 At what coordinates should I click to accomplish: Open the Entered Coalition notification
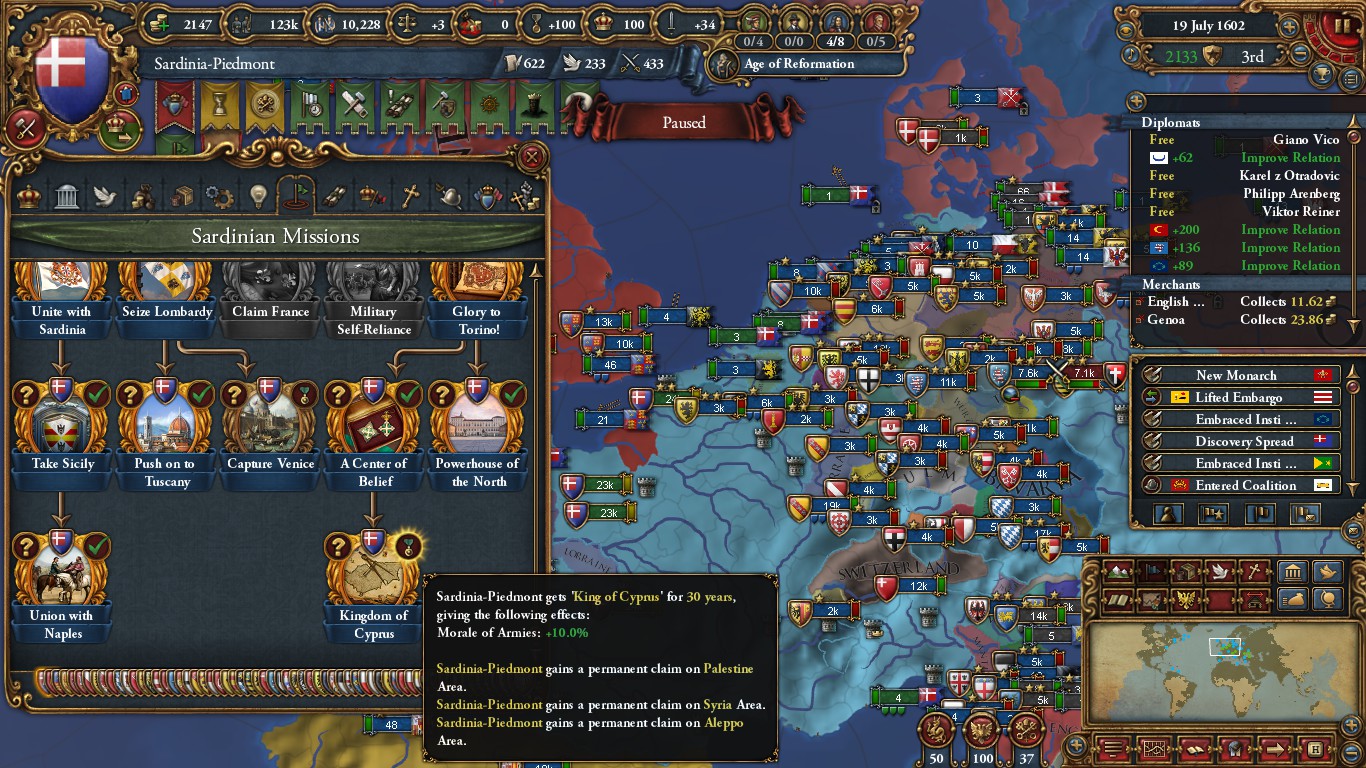click(x=1236, y=485)
